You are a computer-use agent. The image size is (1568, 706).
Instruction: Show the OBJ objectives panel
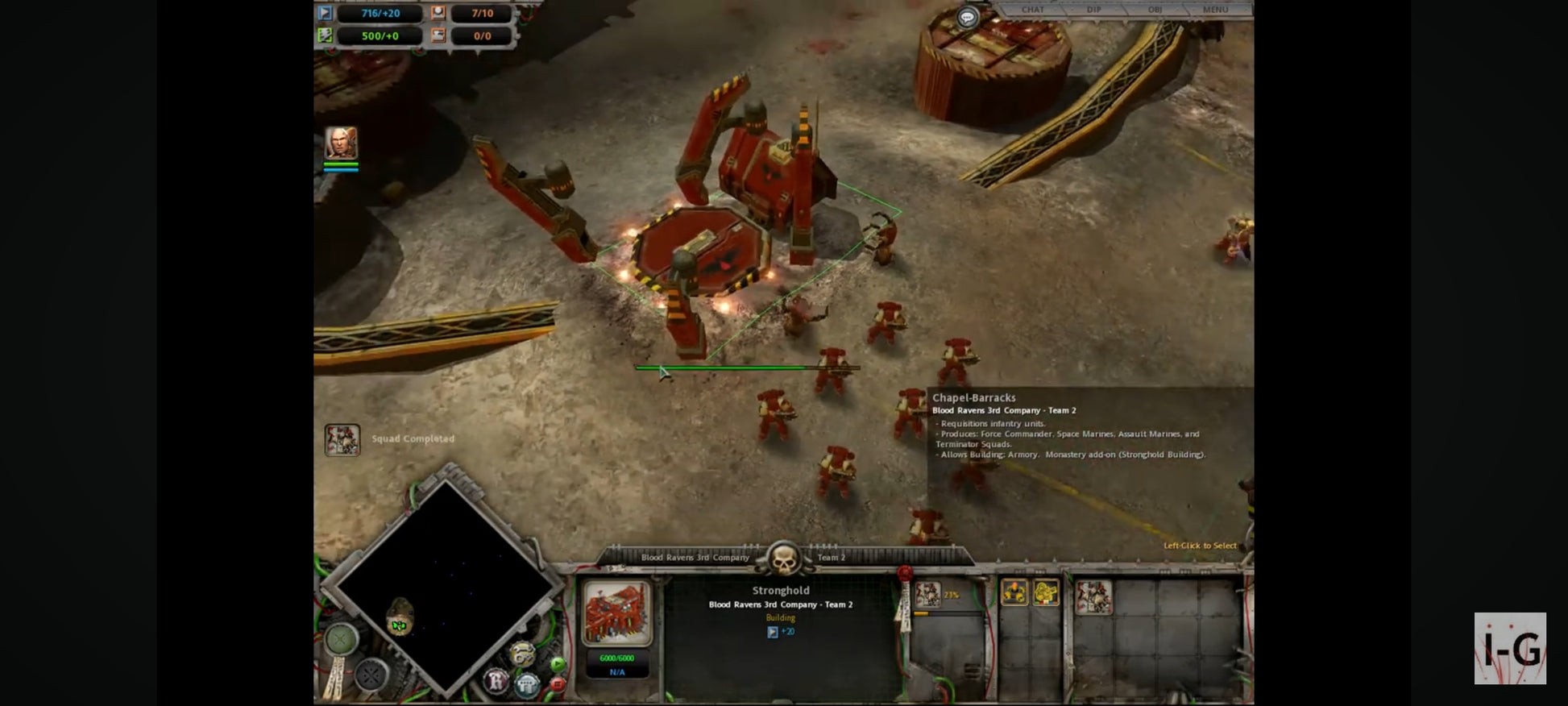(x=1155, y=10)
